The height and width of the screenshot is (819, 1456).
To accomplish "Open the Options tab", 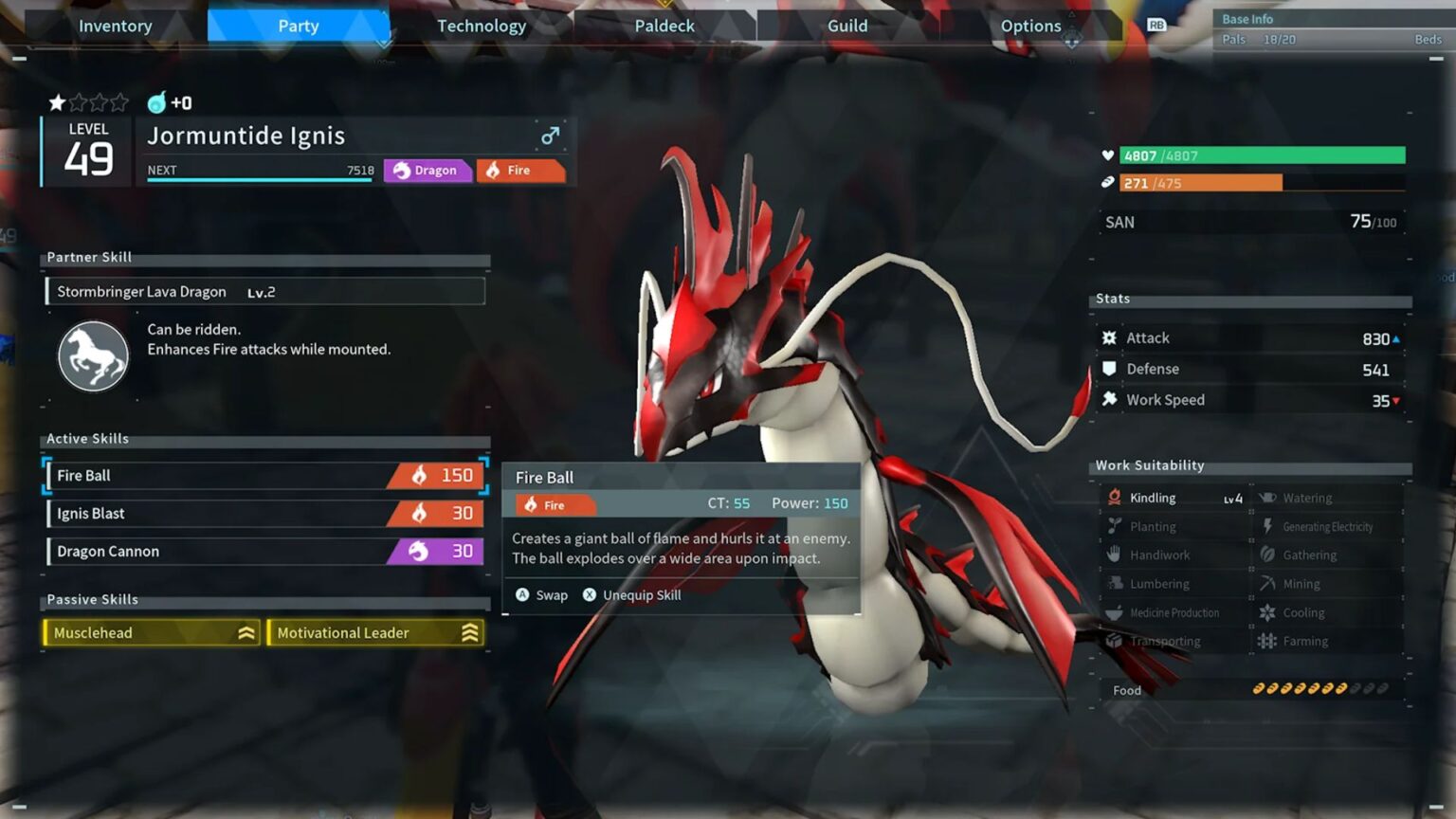I will tap(1030, 26).
